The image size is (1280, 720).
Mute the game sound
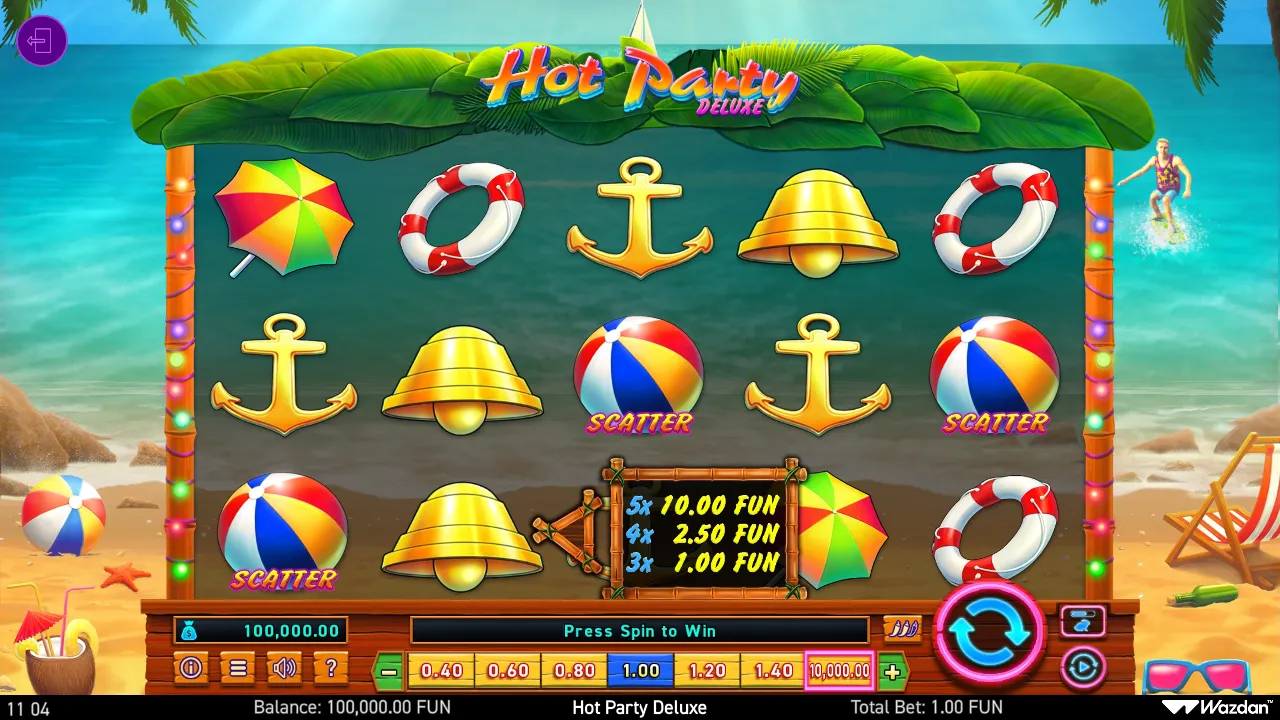[x=285, y=669]
